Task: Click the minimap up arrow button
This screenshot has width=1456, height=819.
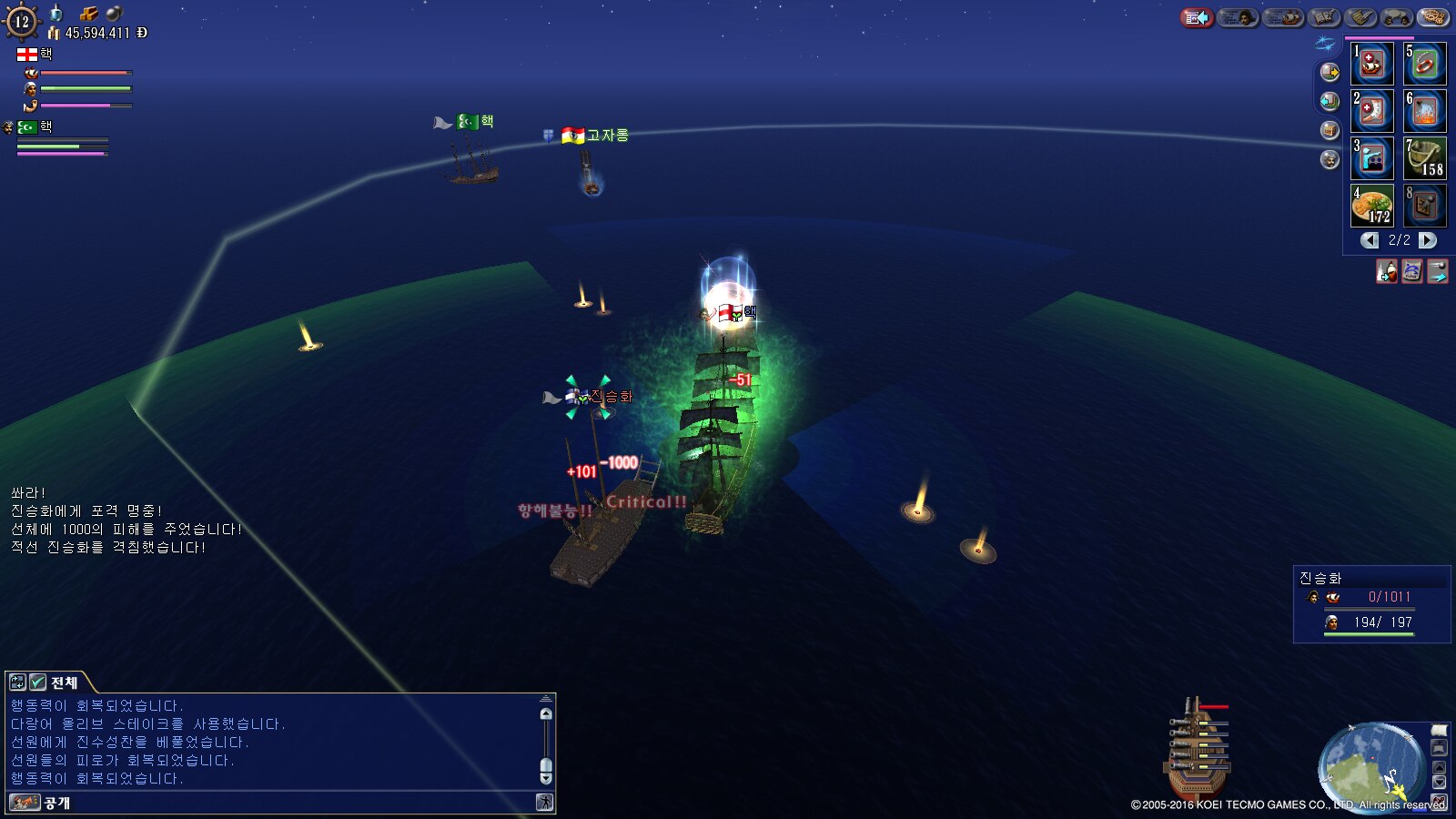Action: pos(1439,767)
